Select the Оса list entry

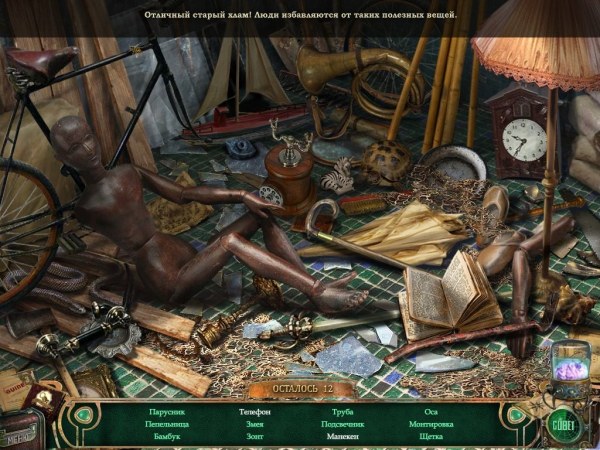(x=431, y=411)
